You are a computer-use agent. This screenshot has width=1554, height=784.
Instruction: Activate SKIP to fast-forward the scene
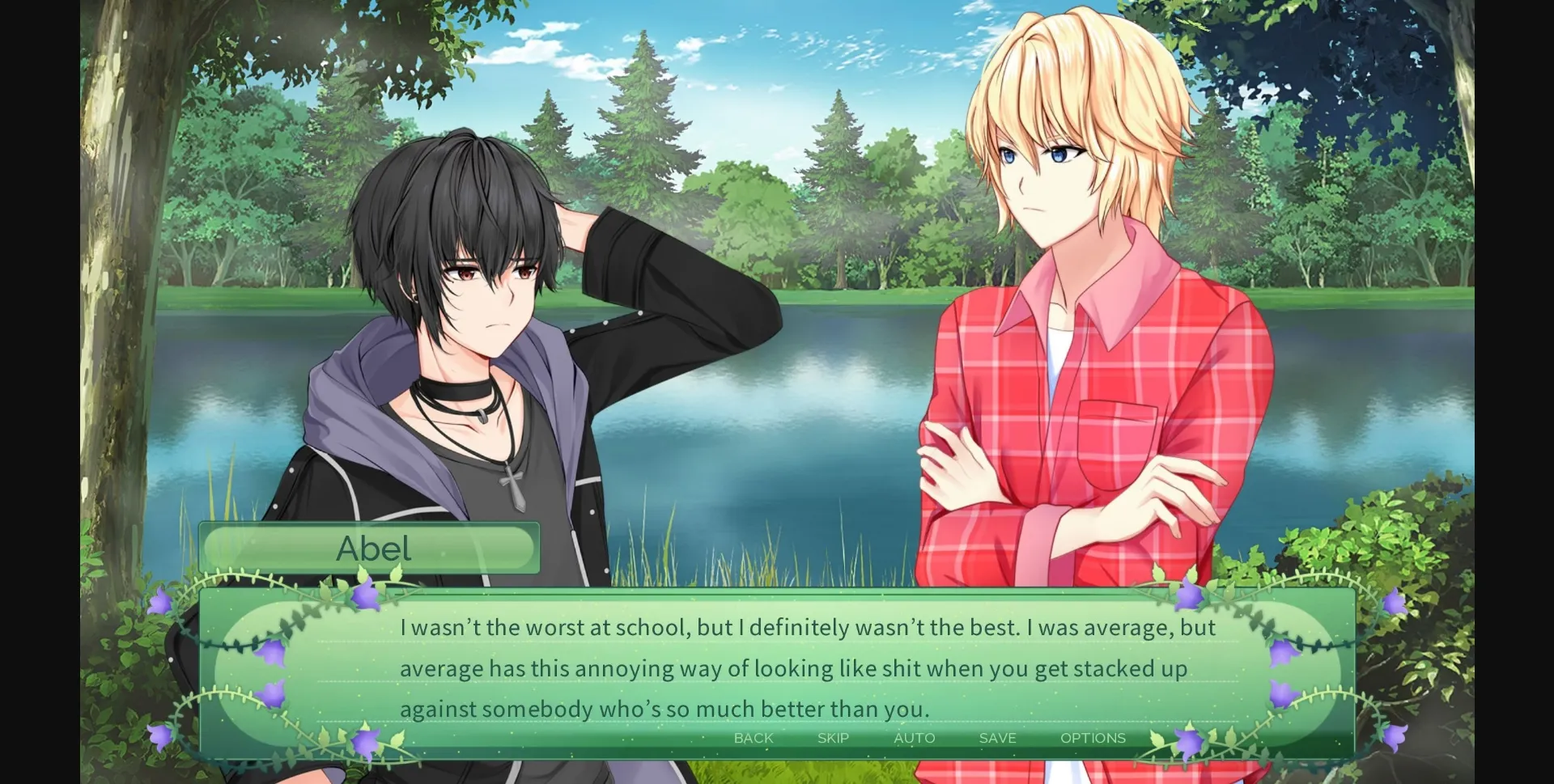pyautogui.click(x=831, y=738)
